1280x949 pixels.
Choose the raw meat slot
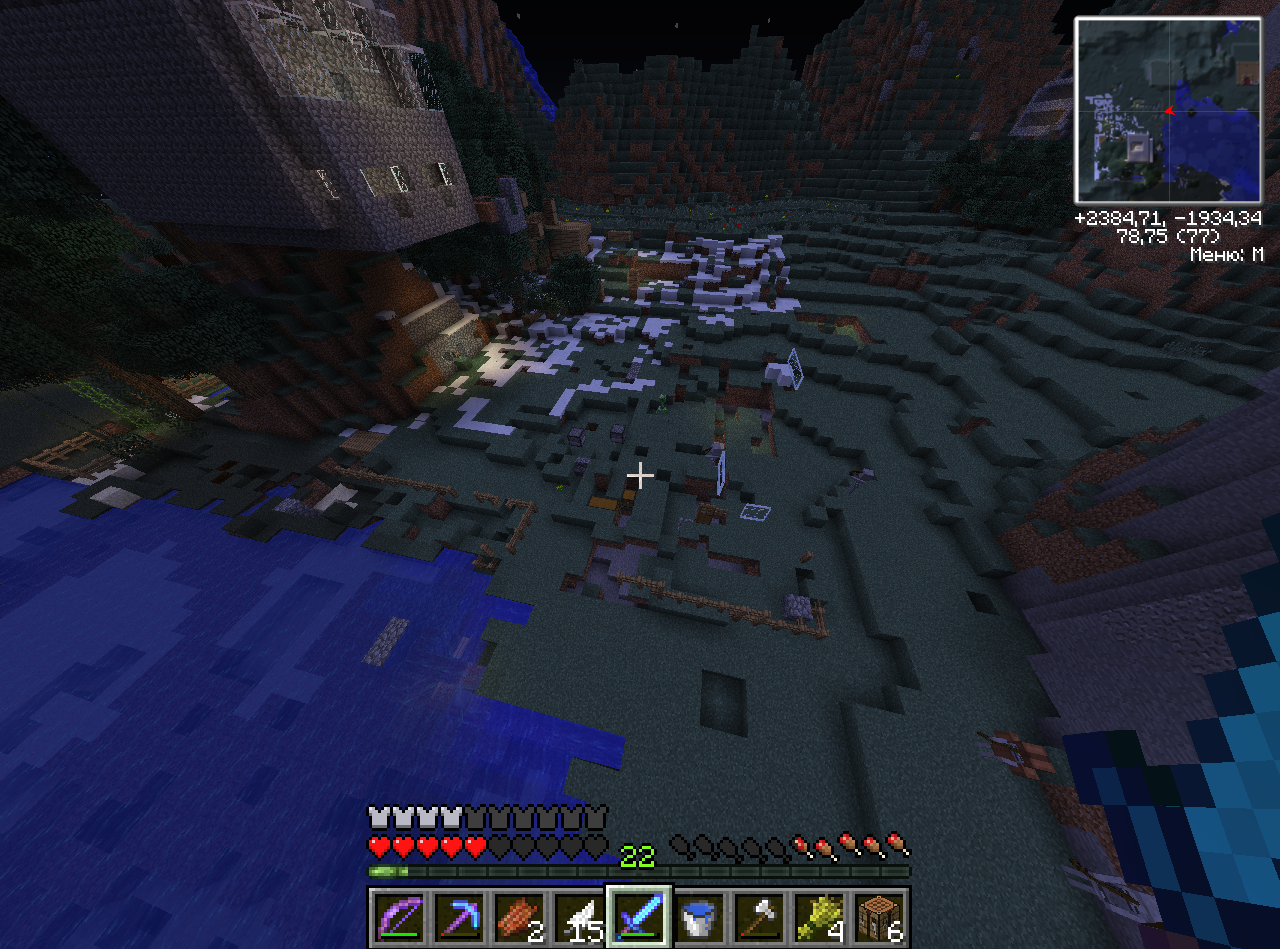519,916
